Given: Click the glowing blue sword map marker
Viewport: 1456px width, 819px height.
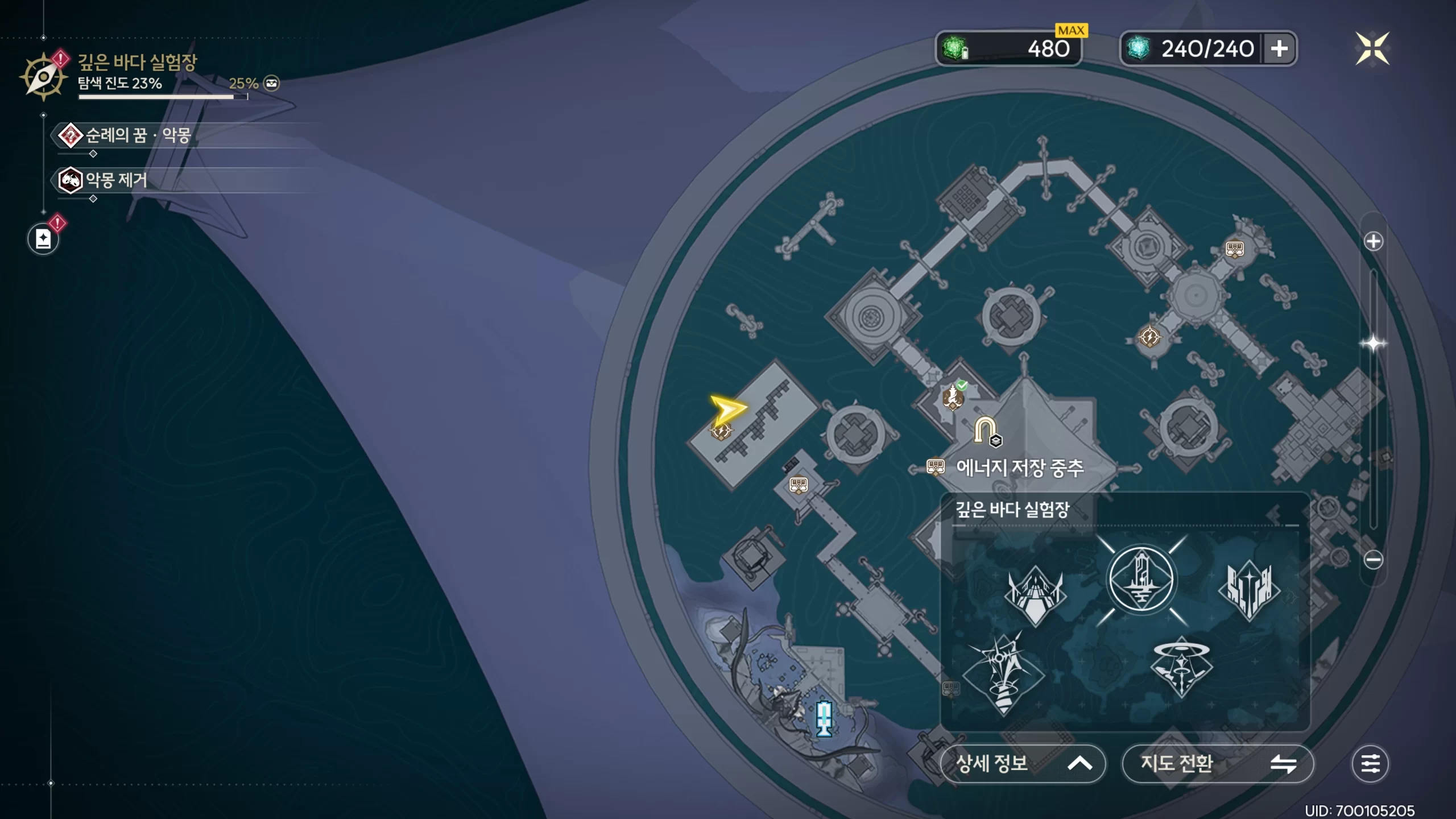Looking at the screenshot, I should click(x=824, y=718).
